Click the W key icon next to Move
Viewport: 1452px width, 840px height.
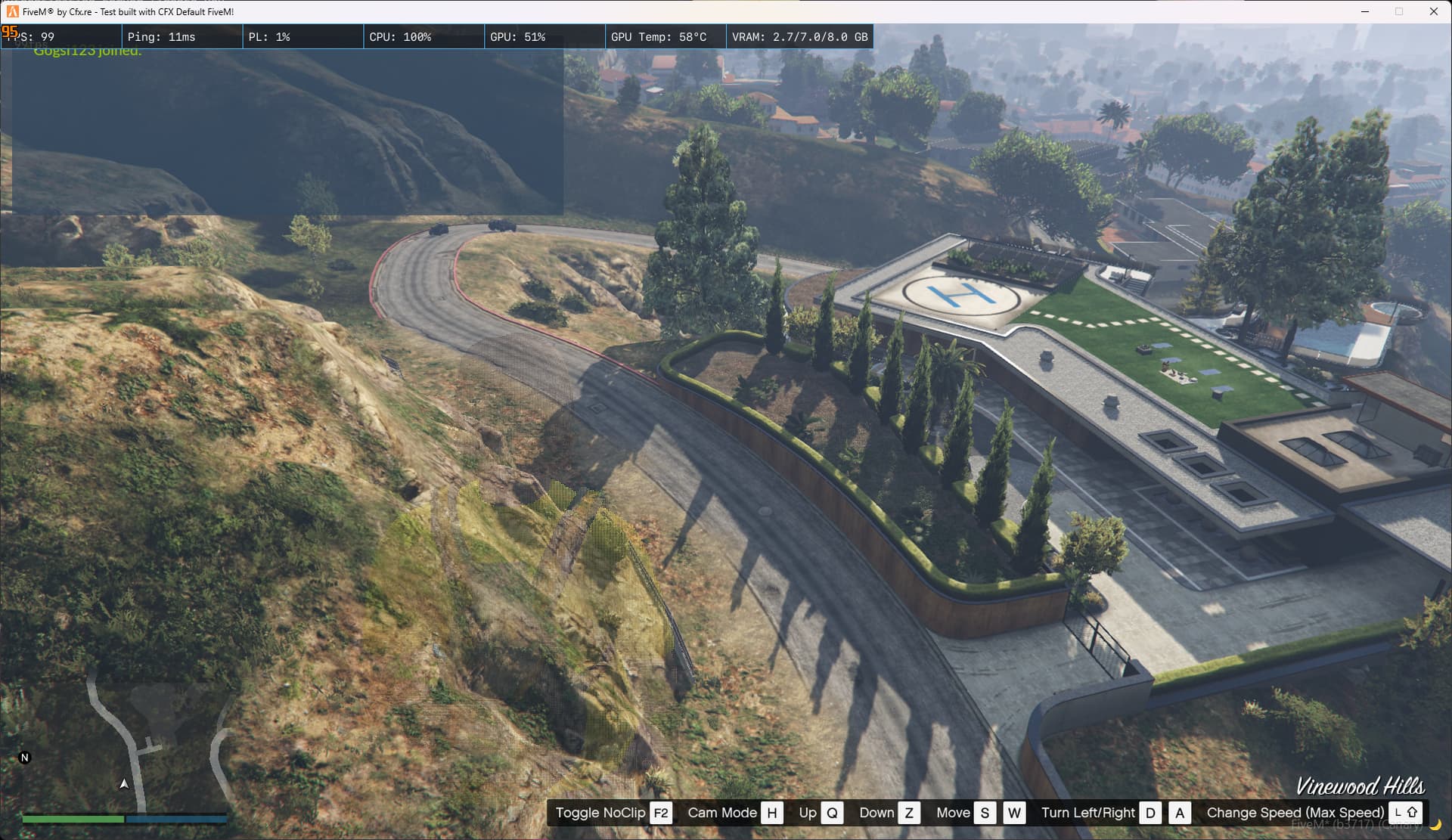(1016, 813)
